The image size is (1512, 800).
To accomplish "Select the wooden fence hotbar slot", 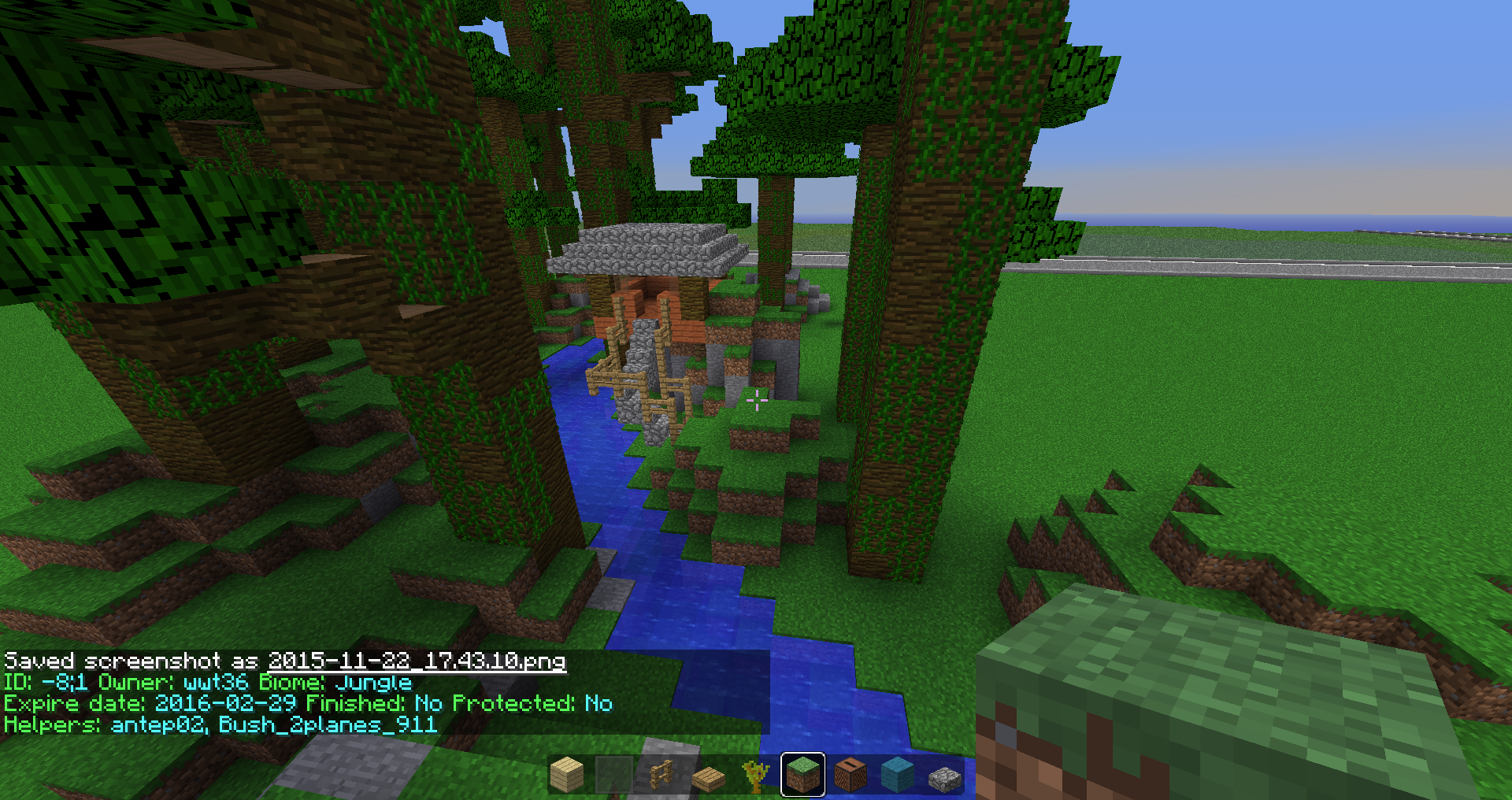I will (661, 775).
